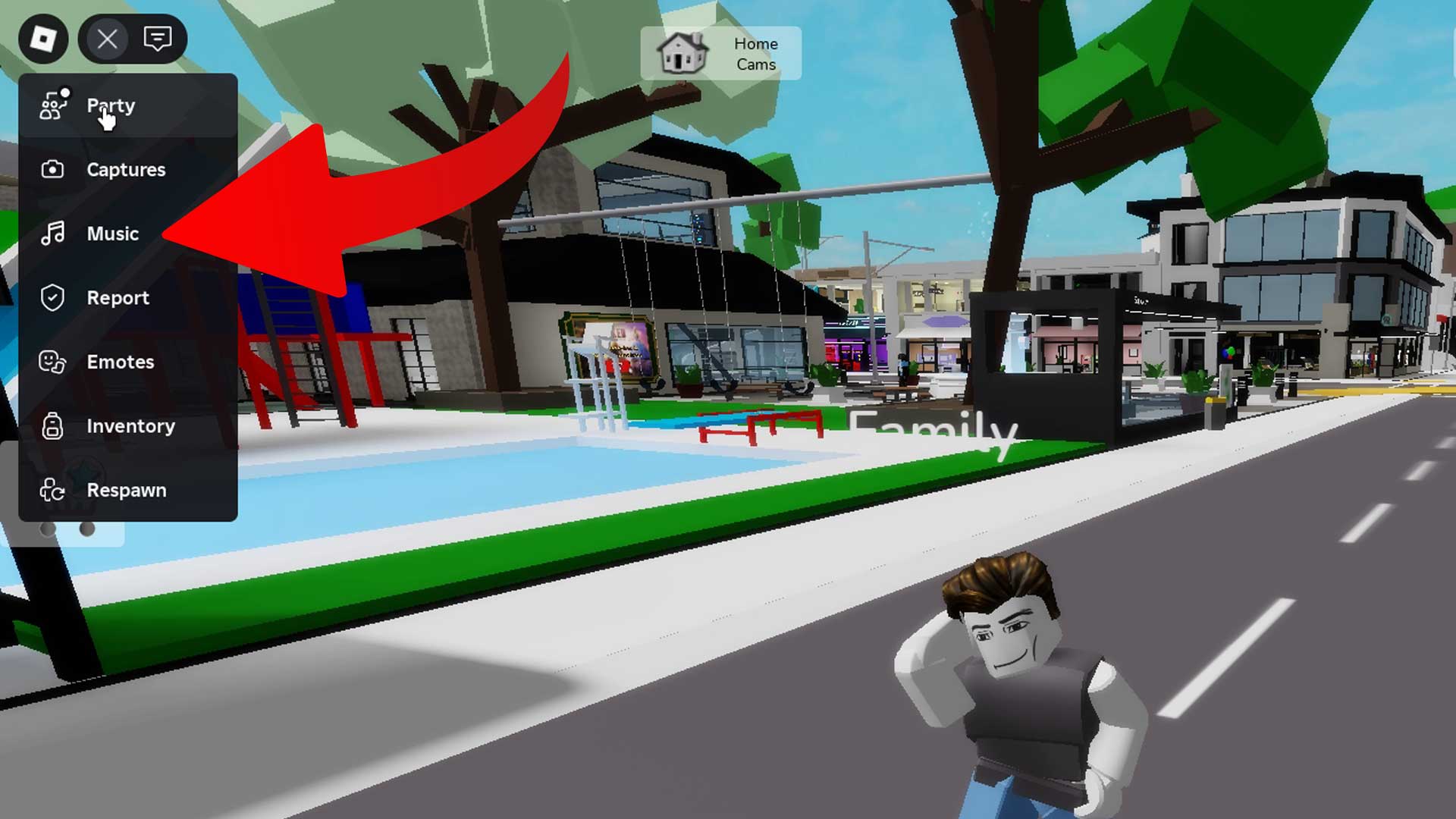The height and width of the screenshot is (819, 1456).
Task: Open the Captures menu entry
Action: click(127, 170)
